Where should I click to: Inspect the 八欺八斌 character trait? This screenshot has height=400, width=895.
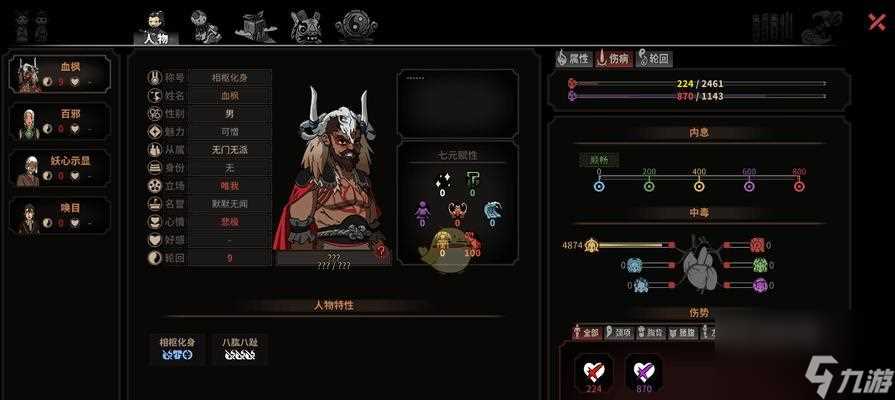240,347
